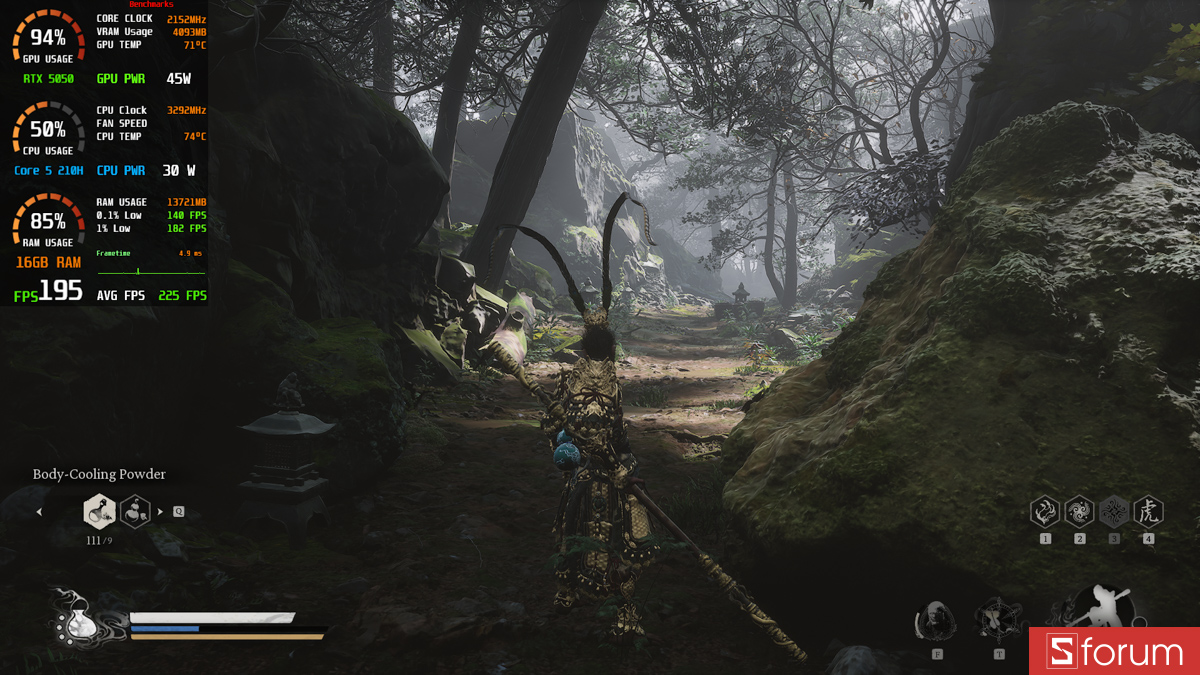The width and height of the screenshot is (1200, 675).
Task: Trigger the tiger character transformation spell
Action: [1148, 513]
